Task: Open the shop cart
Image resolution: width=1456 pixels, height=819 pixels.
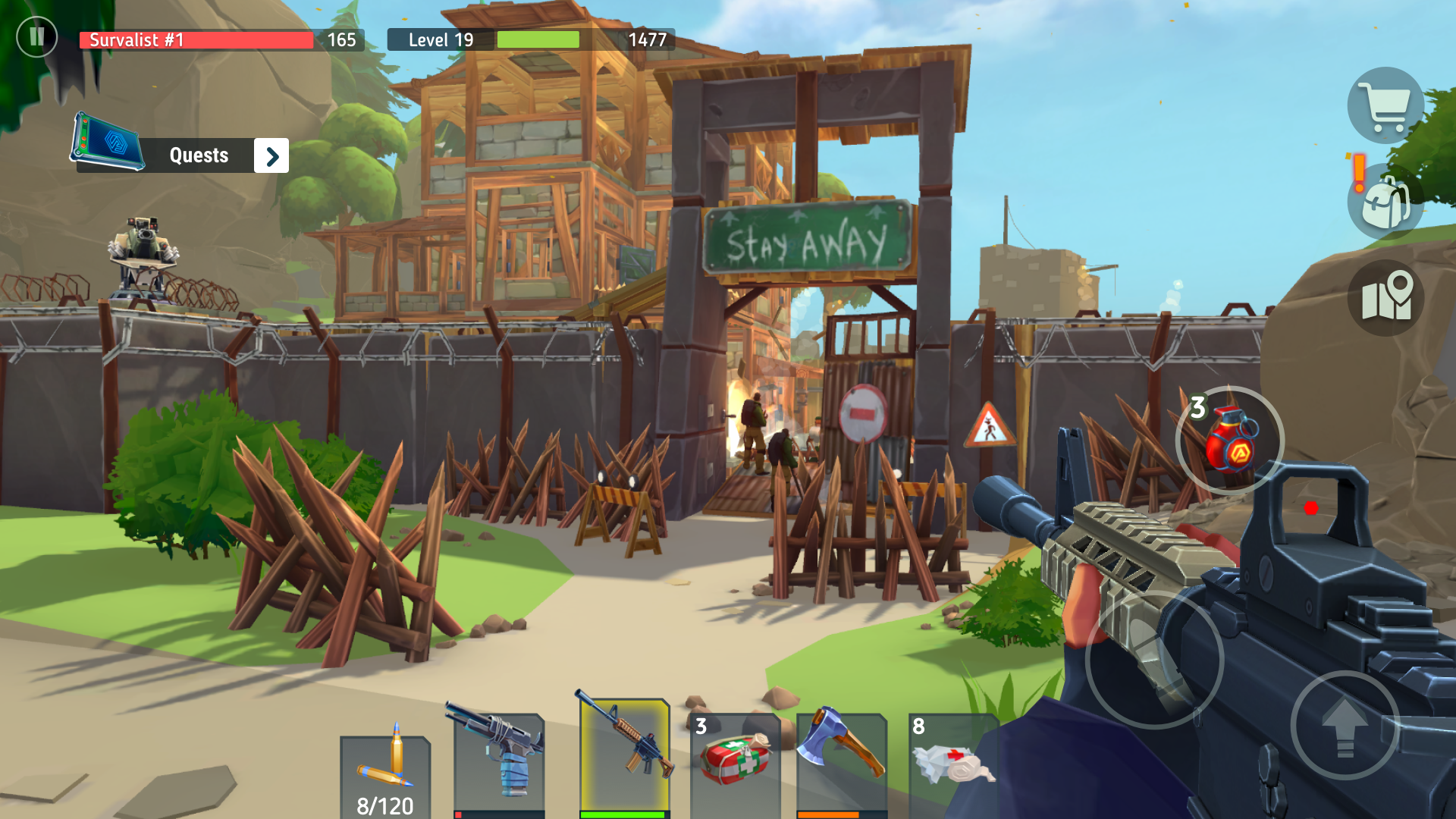Action: pos(1385,106)
